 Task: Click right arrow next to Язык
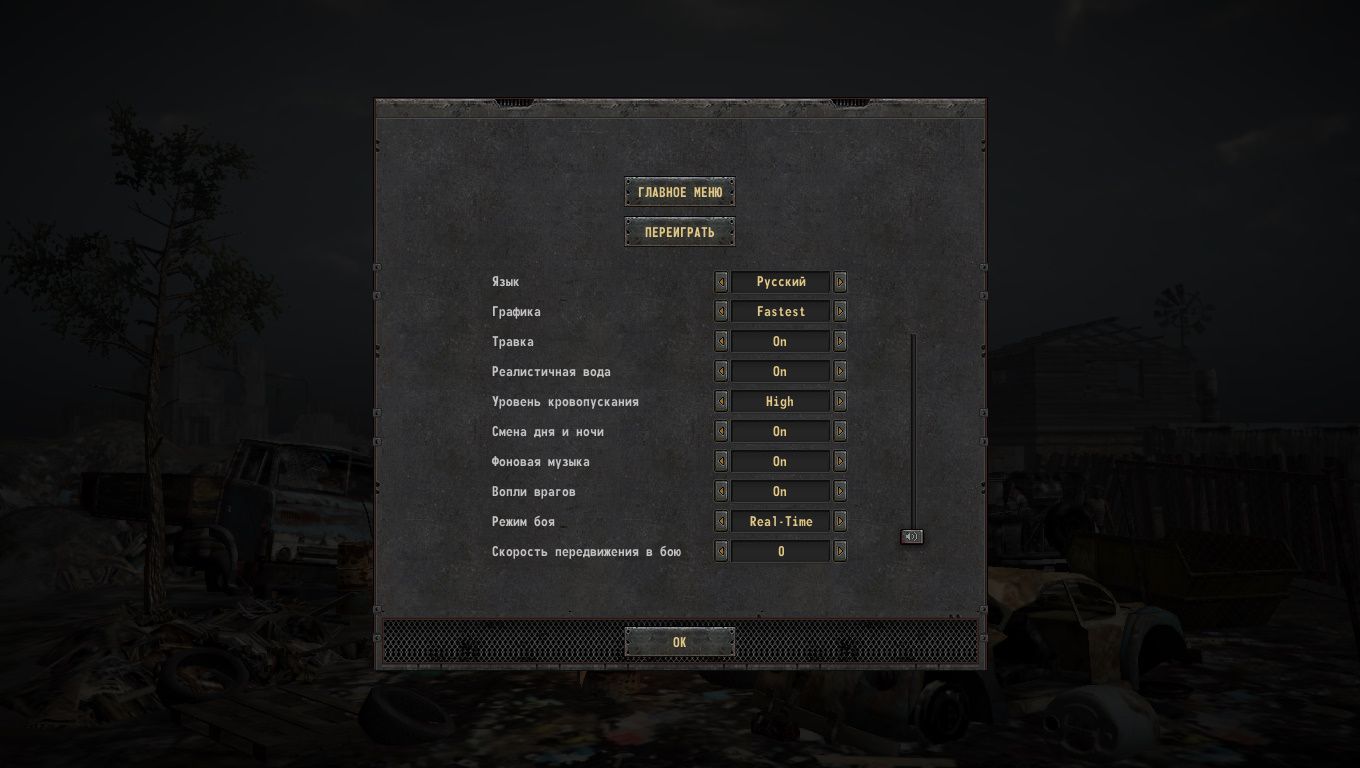840,282
